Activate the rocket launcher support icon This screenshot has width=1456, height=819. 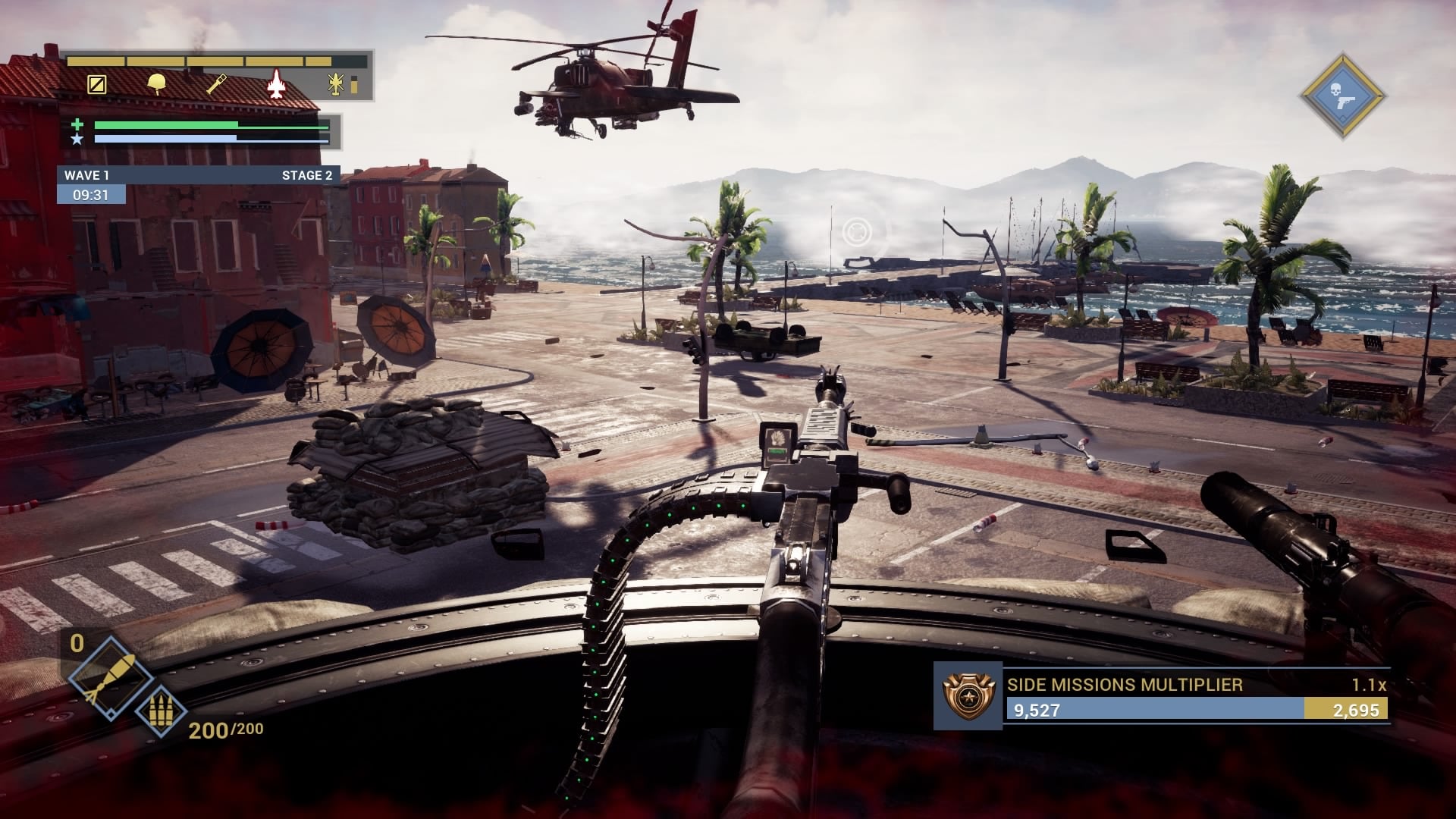click(217, 84)
